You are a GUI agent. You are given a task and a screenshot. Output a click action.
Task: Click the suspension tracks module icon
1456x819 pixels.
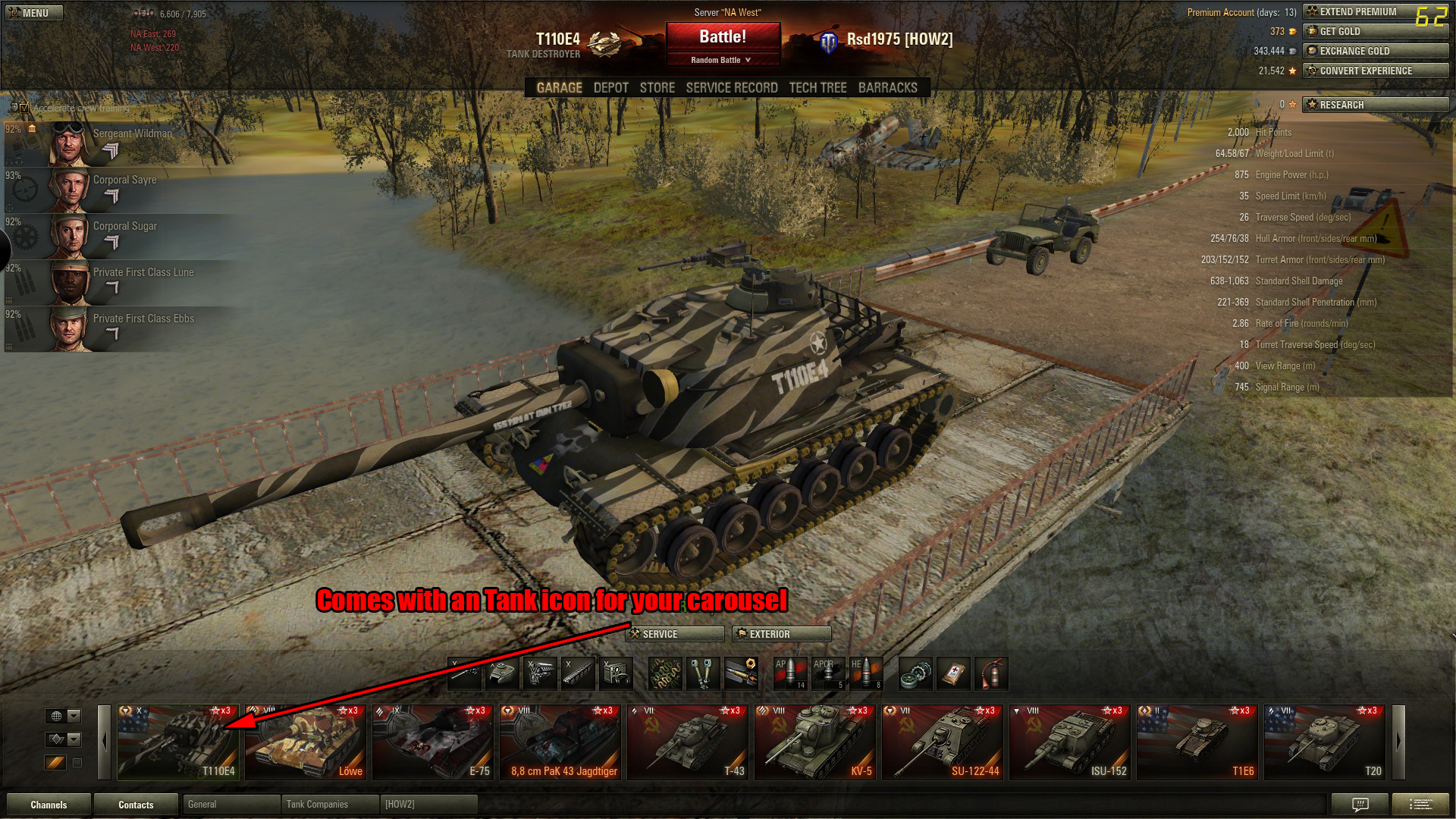[x=578, y=674]
